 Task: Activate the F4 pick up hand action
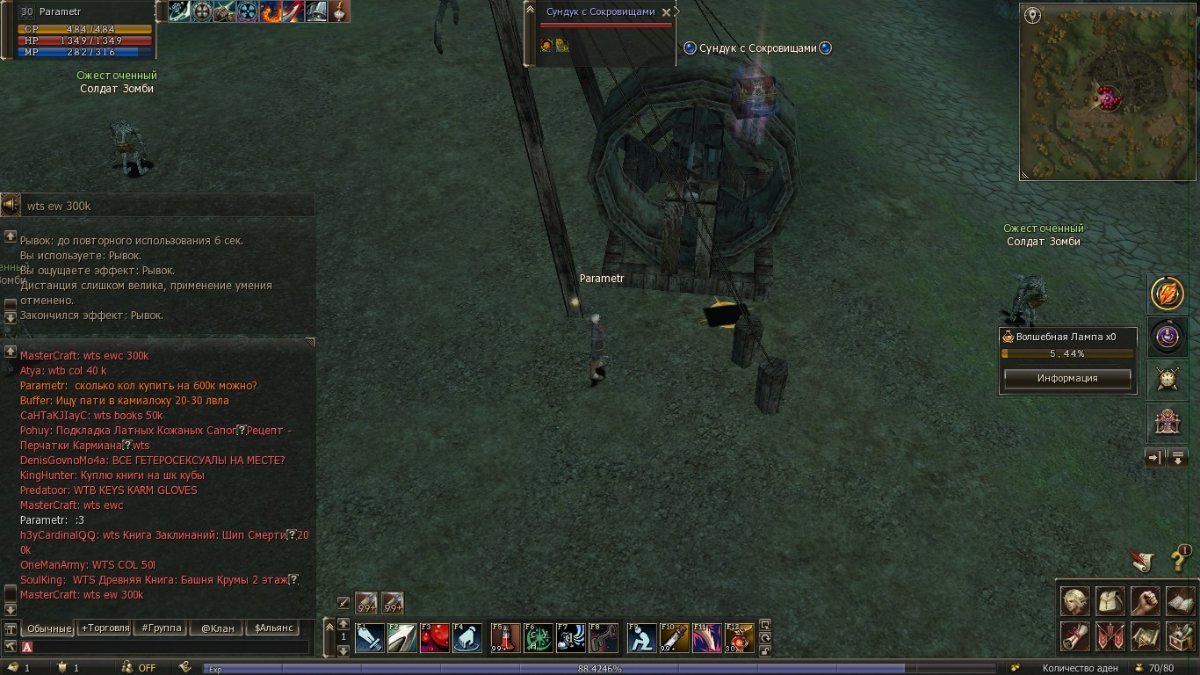(x=467, y=637)
